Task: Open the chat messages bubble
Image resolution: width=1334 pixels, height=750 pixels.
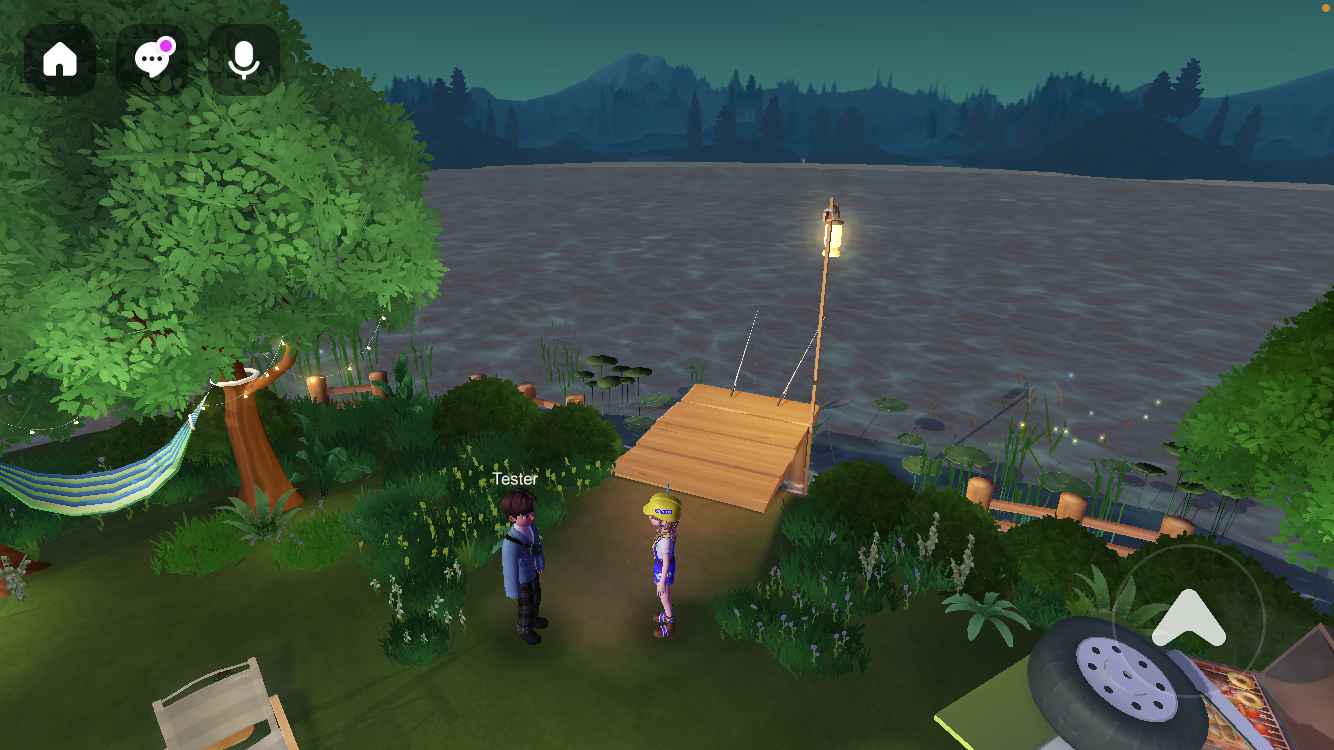Action: click(152, 60)
